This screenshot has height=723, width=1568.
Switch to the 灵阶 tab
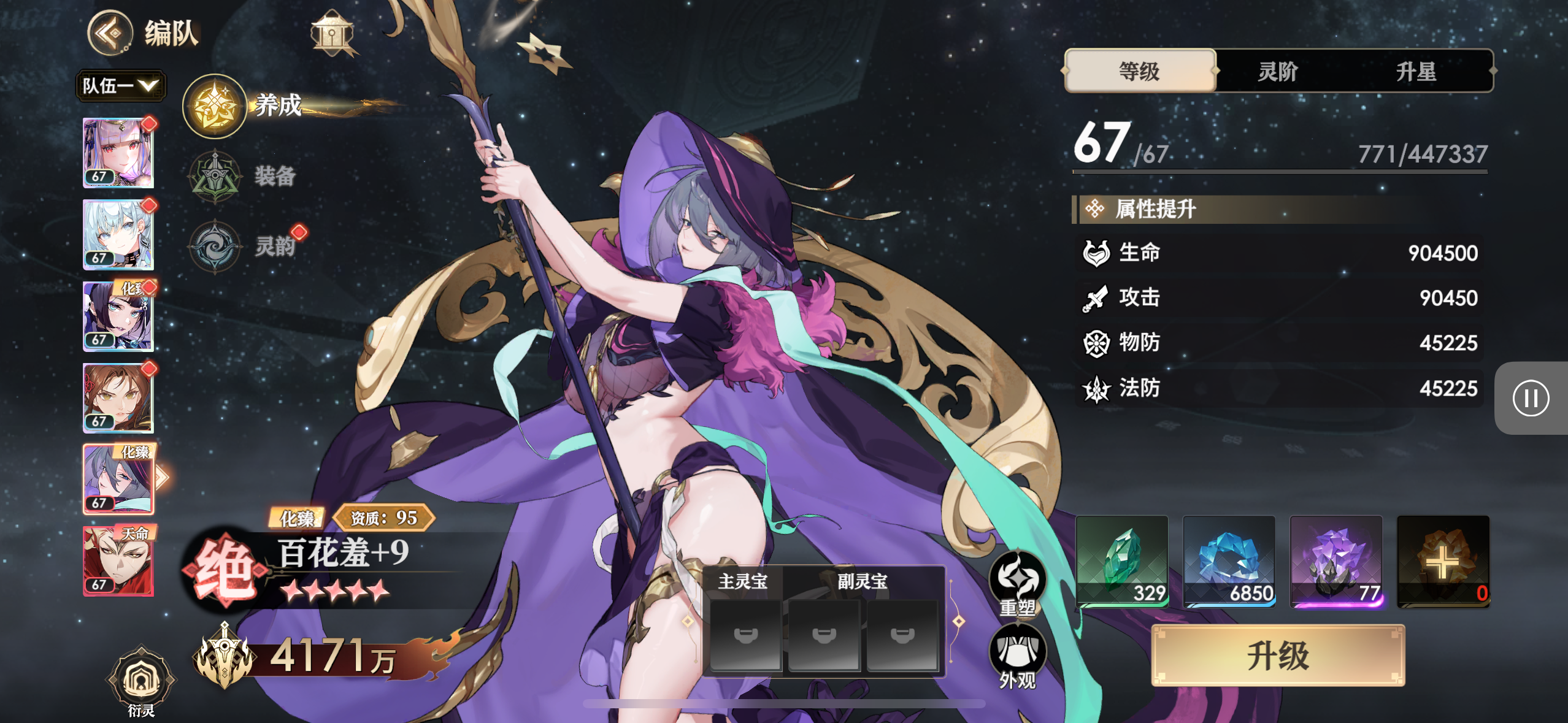pos(1278,71)
